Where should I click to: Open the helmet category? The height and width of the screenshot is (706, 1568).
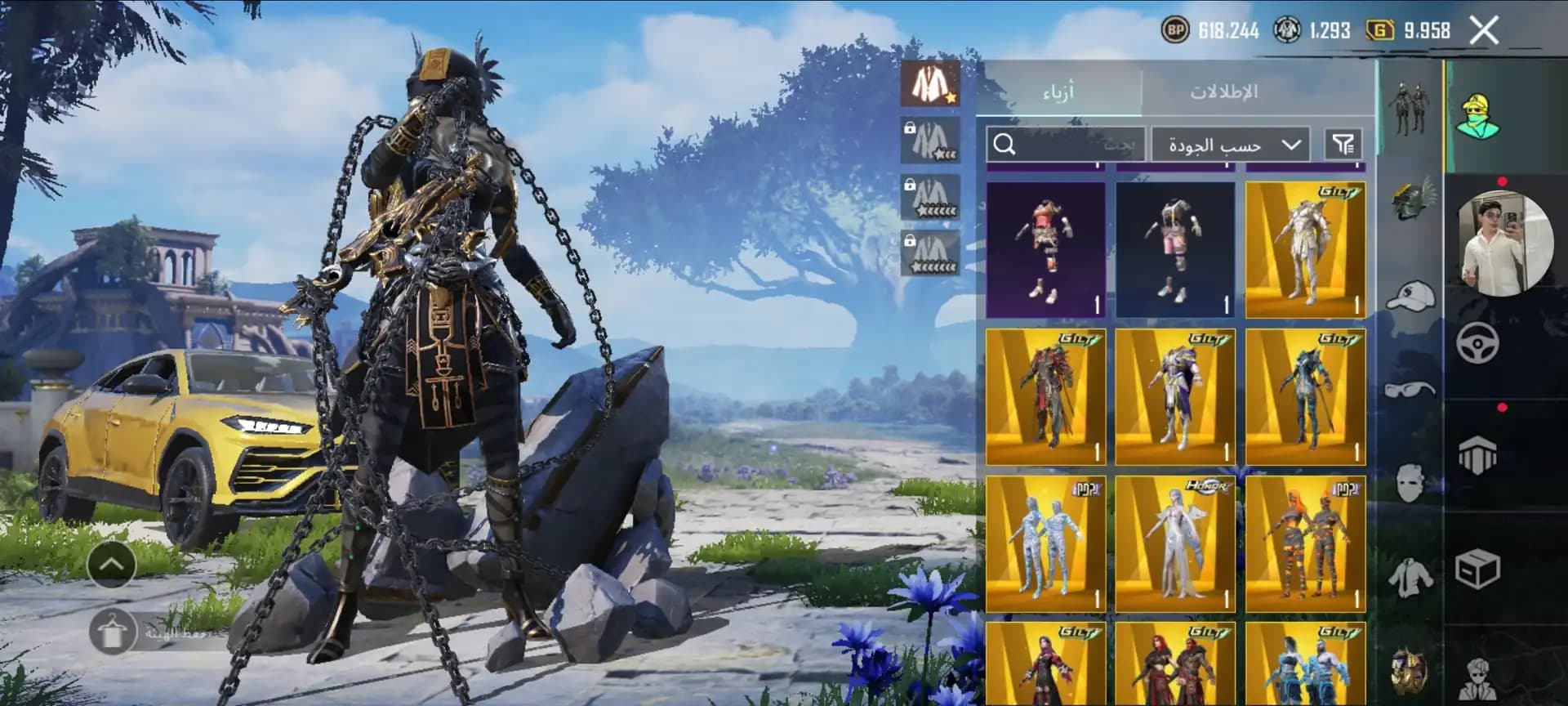click(x=1413, y=199)
